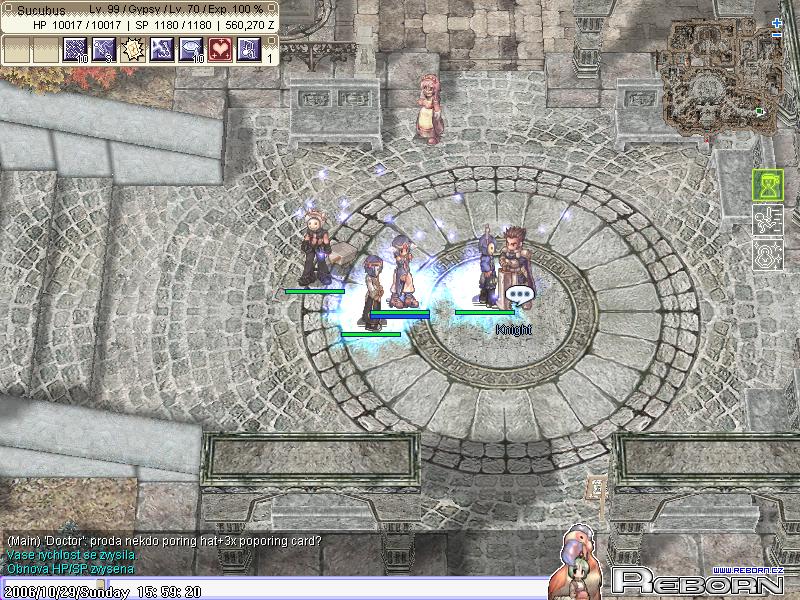
Task: Use the skill with linked-nodes icon
Action: [104, 50]
